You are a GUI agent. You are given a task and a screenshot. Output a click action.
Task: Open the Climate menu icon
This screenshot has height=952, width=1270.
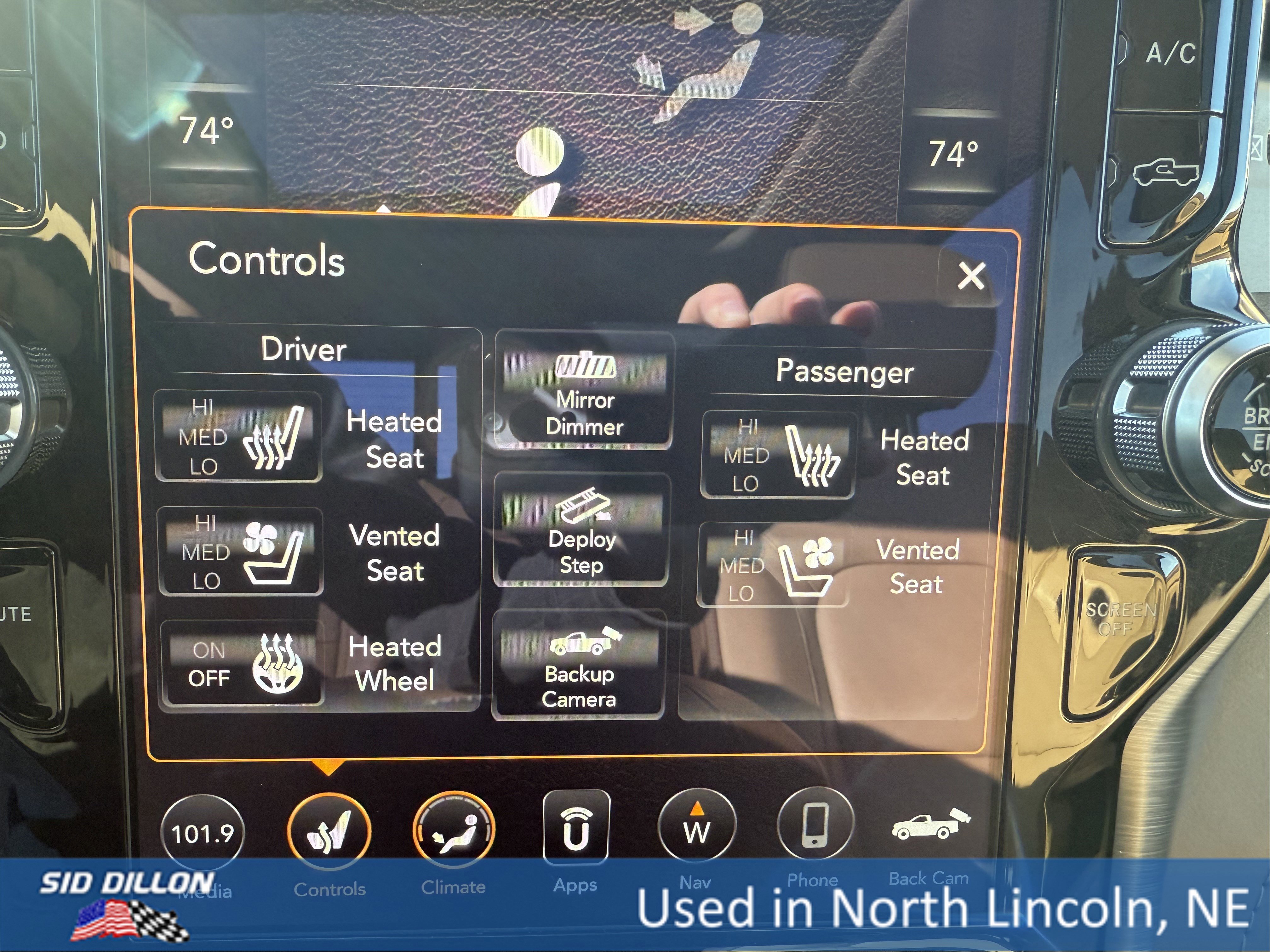(454, 827)
